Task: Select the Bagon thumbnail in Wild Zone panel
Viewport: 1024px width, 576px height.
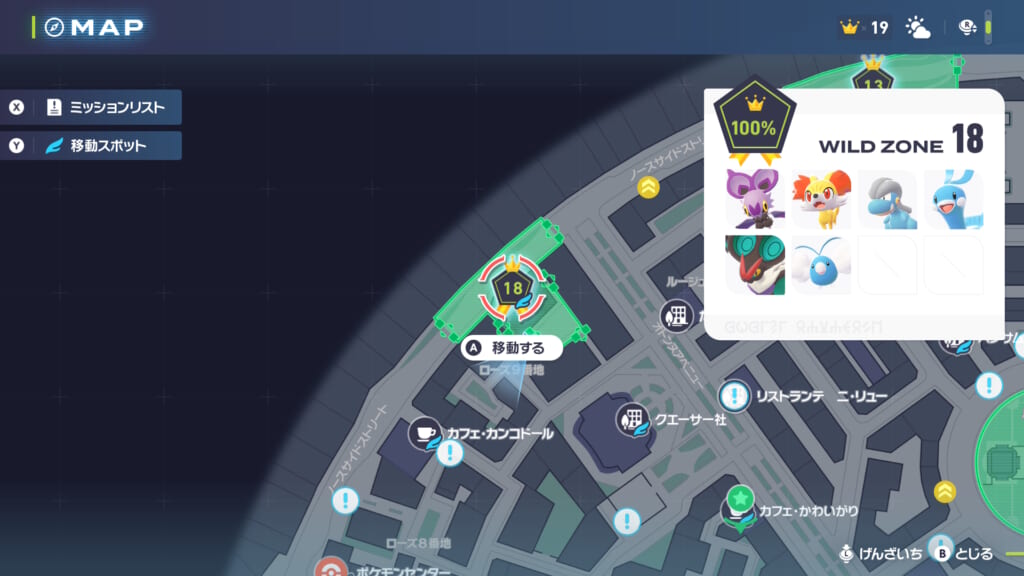Action: (x=887, y=199)
